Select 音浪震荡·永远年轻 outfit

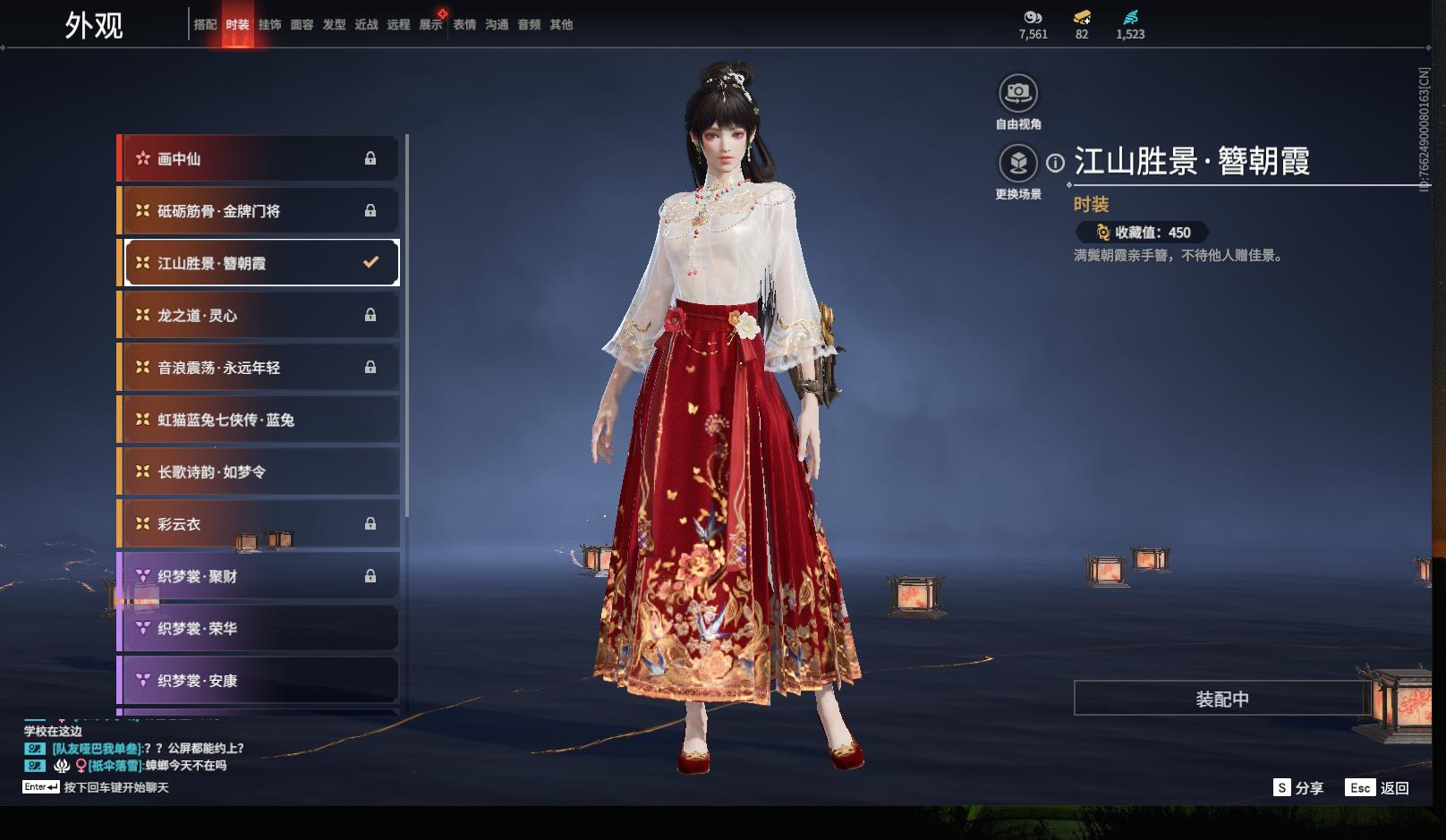tap(259, 368)
